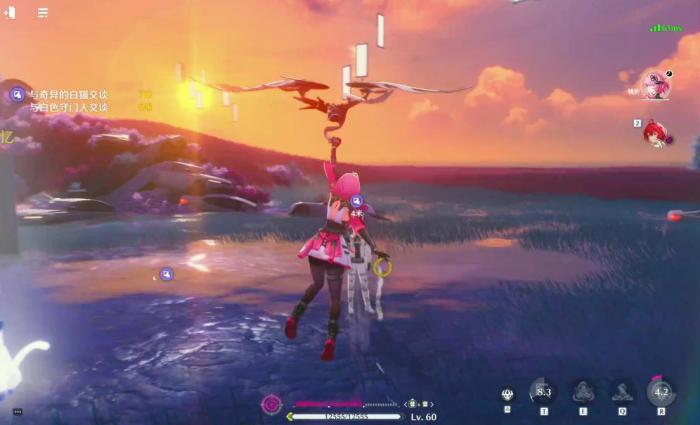Select the pink-haired party member portrait
Image resolution: width=700 pixels, height=425 pixels.
coord(656,86)
